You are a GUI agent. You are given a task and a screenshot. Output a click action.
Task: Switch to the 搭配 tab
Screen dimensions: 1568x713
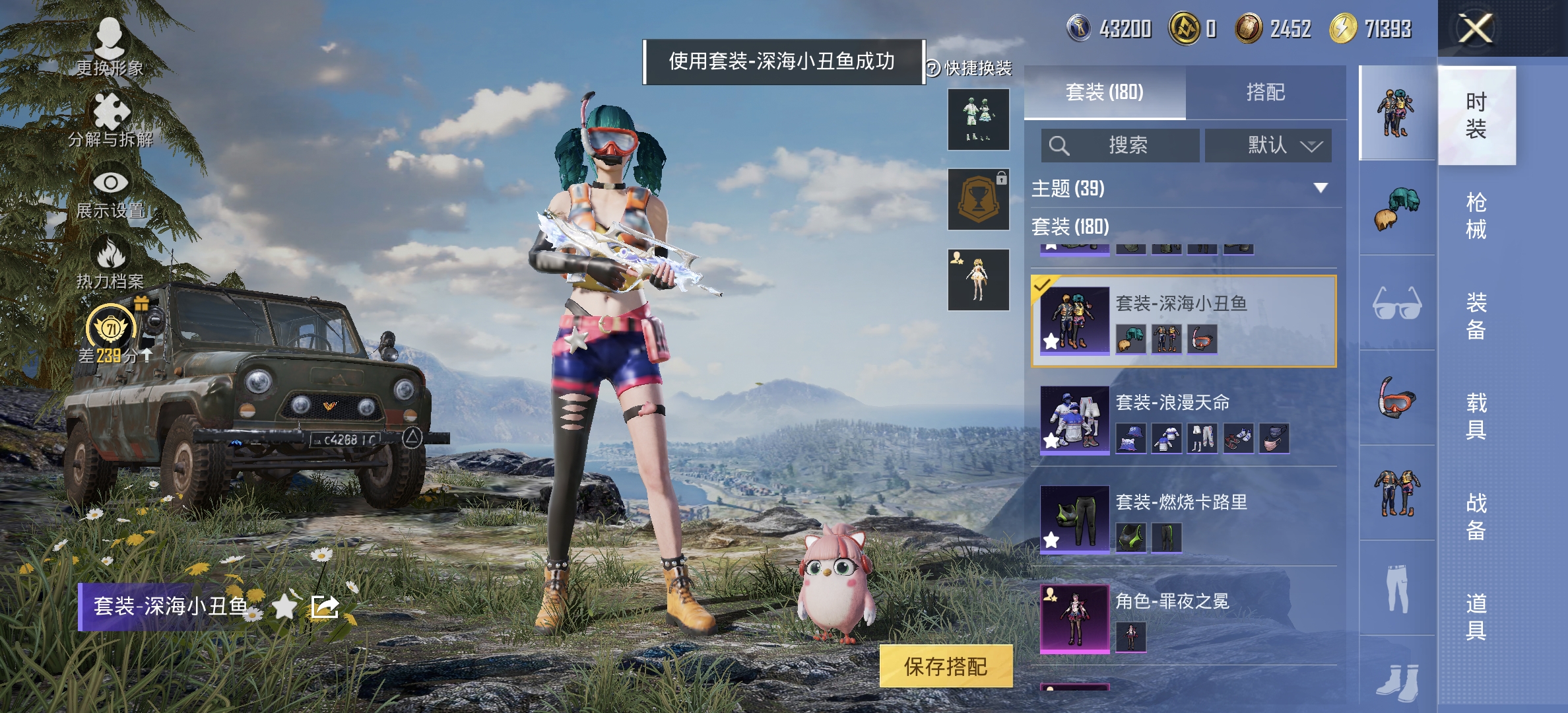[1266, 93]
